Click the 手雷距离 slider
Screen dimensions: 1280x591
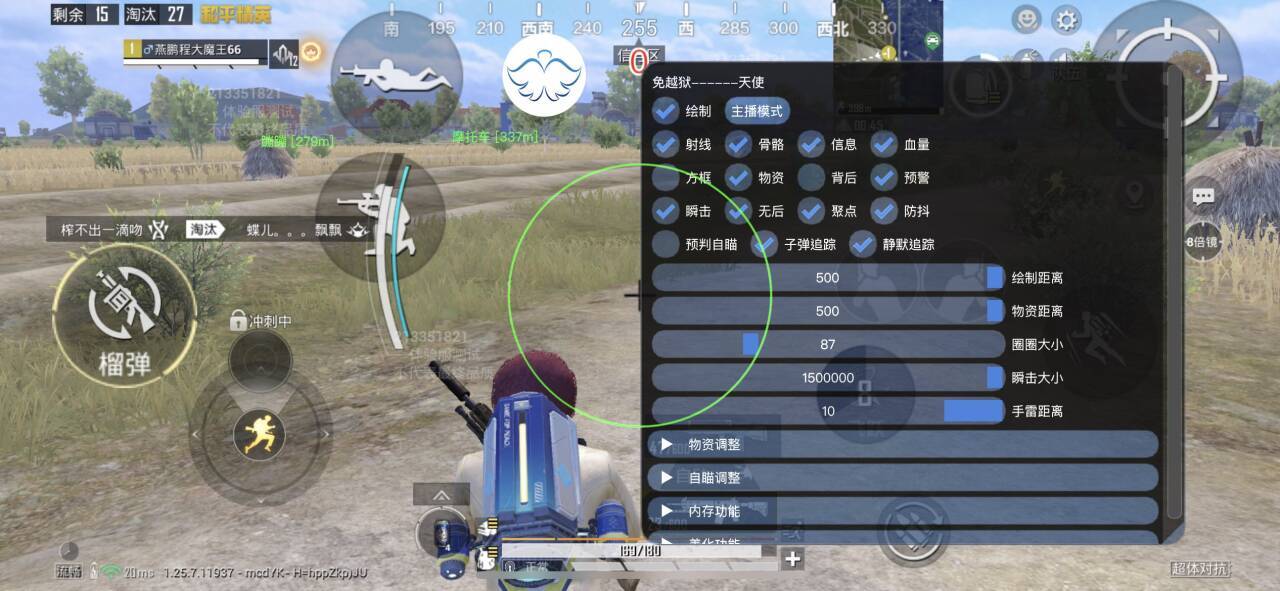[827, 411]
